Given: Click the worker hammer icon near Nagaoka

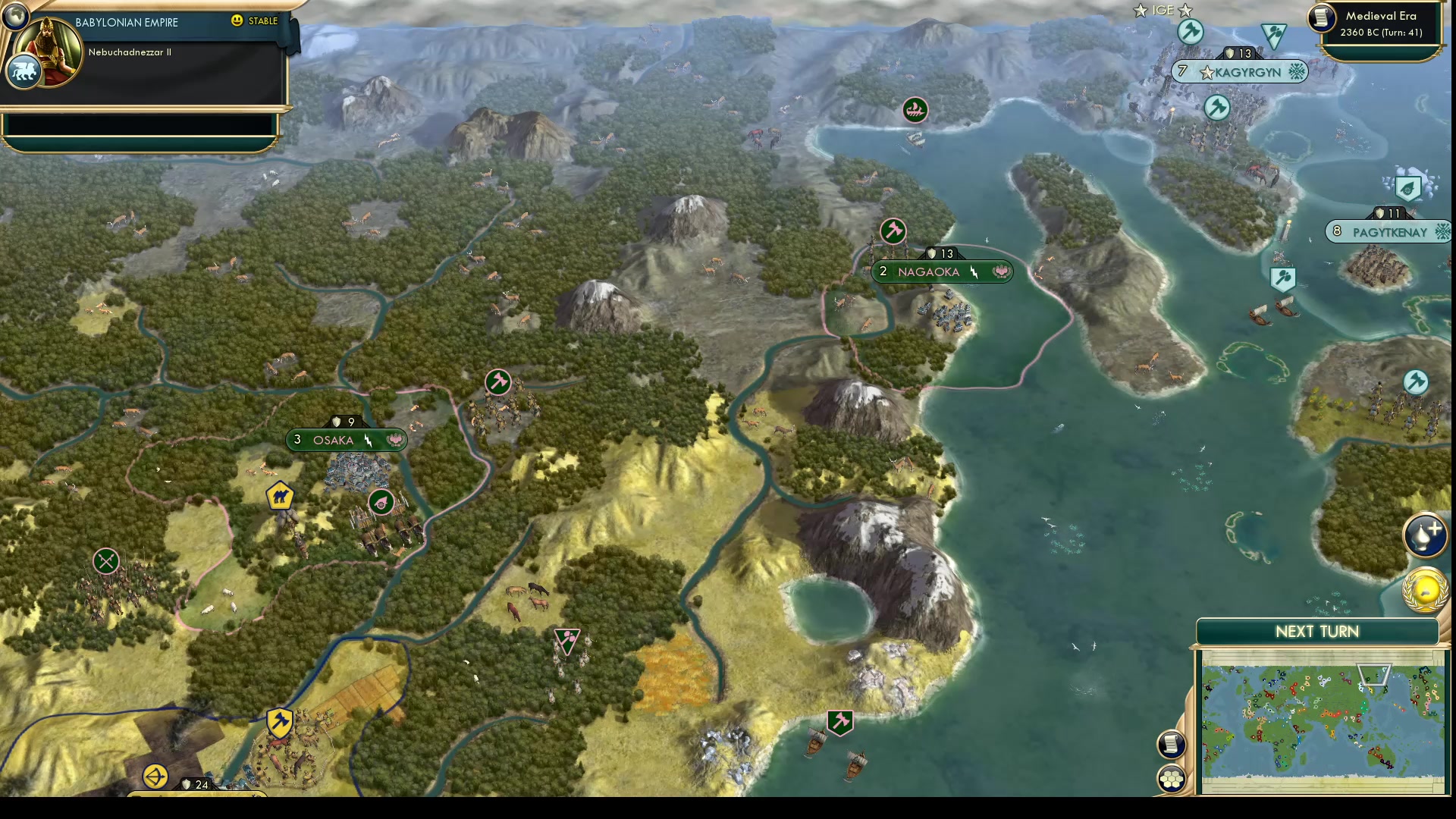Looking at the screenshot, I should (x=893, y=232).
